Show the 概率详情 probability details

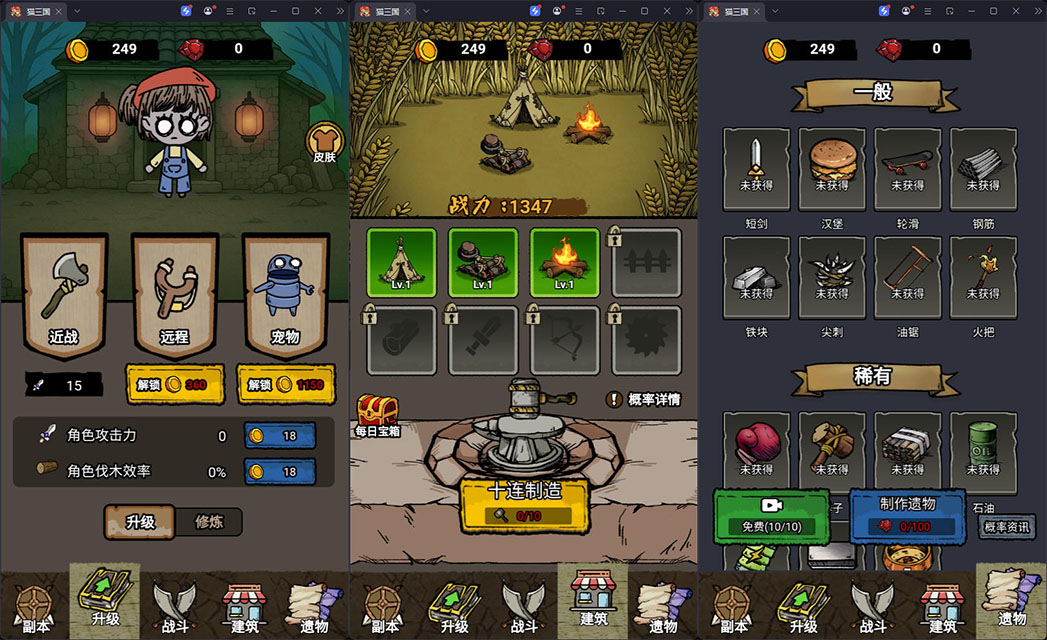(x=644, y=399)
